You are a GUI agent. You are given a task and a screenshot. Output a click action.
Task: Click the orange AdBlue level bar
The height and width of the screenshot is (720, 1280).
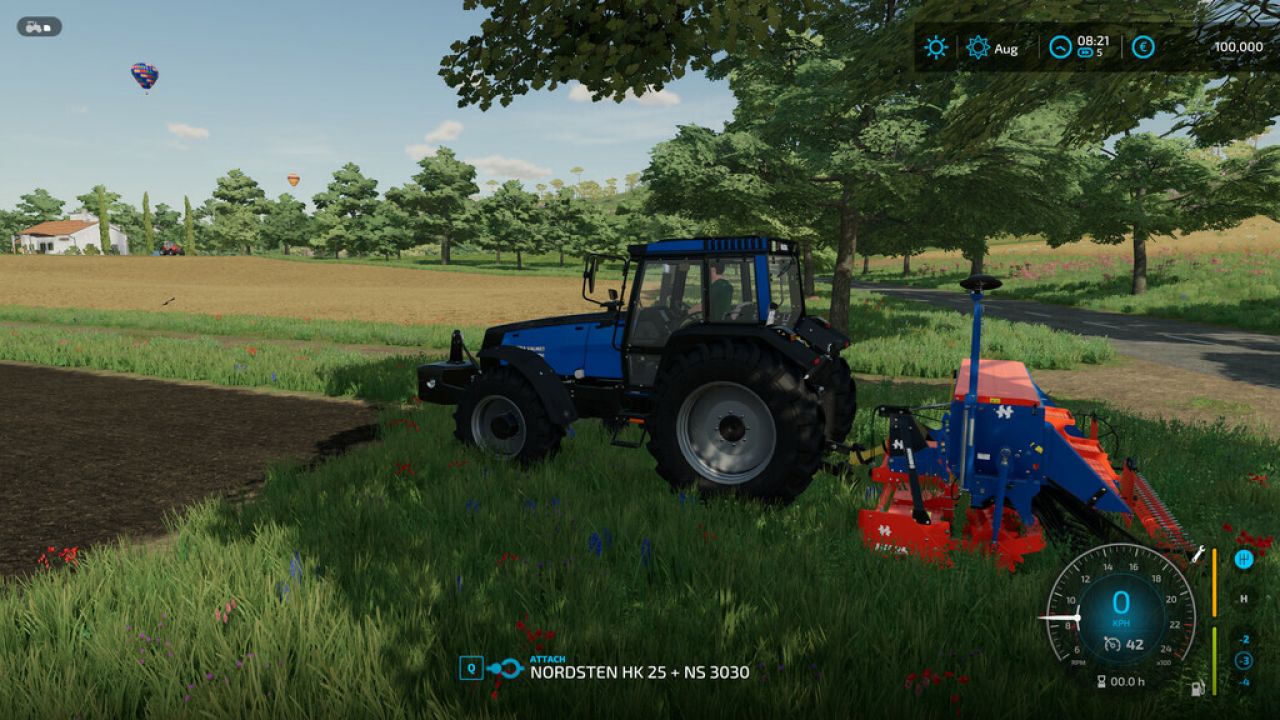tap(1214, 581)
